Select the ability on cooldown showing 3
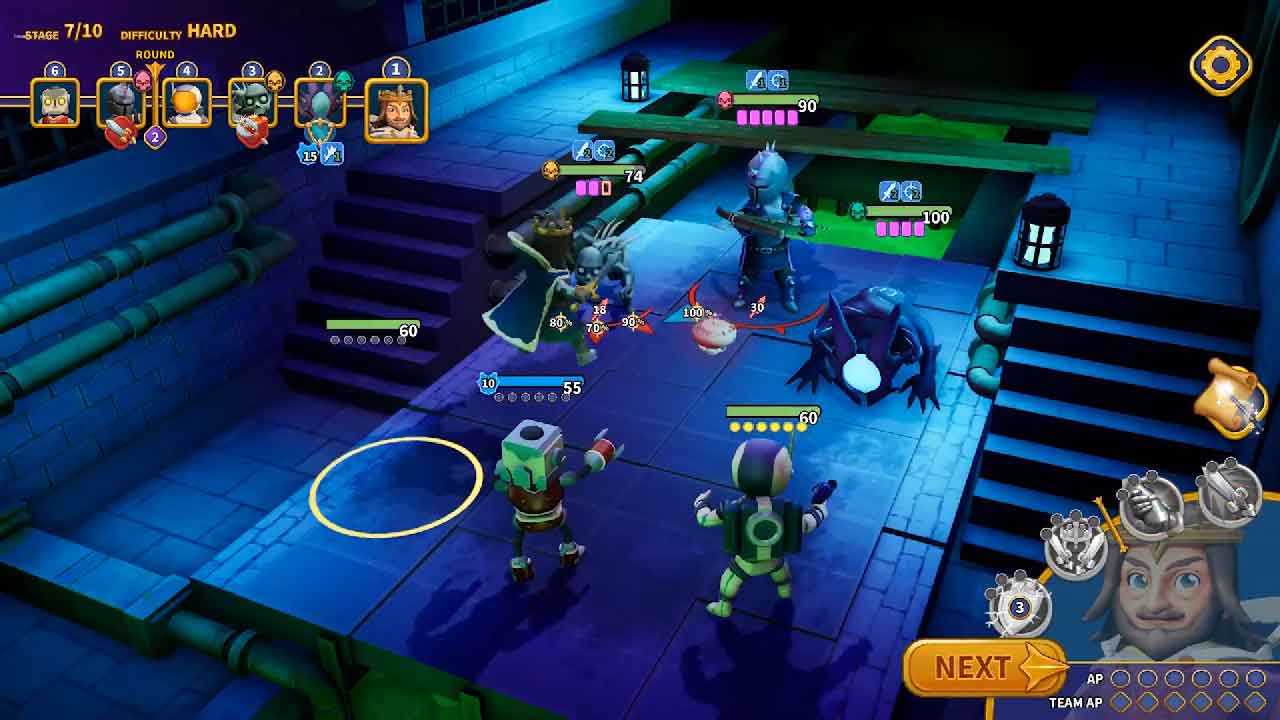 [1019, 605]
